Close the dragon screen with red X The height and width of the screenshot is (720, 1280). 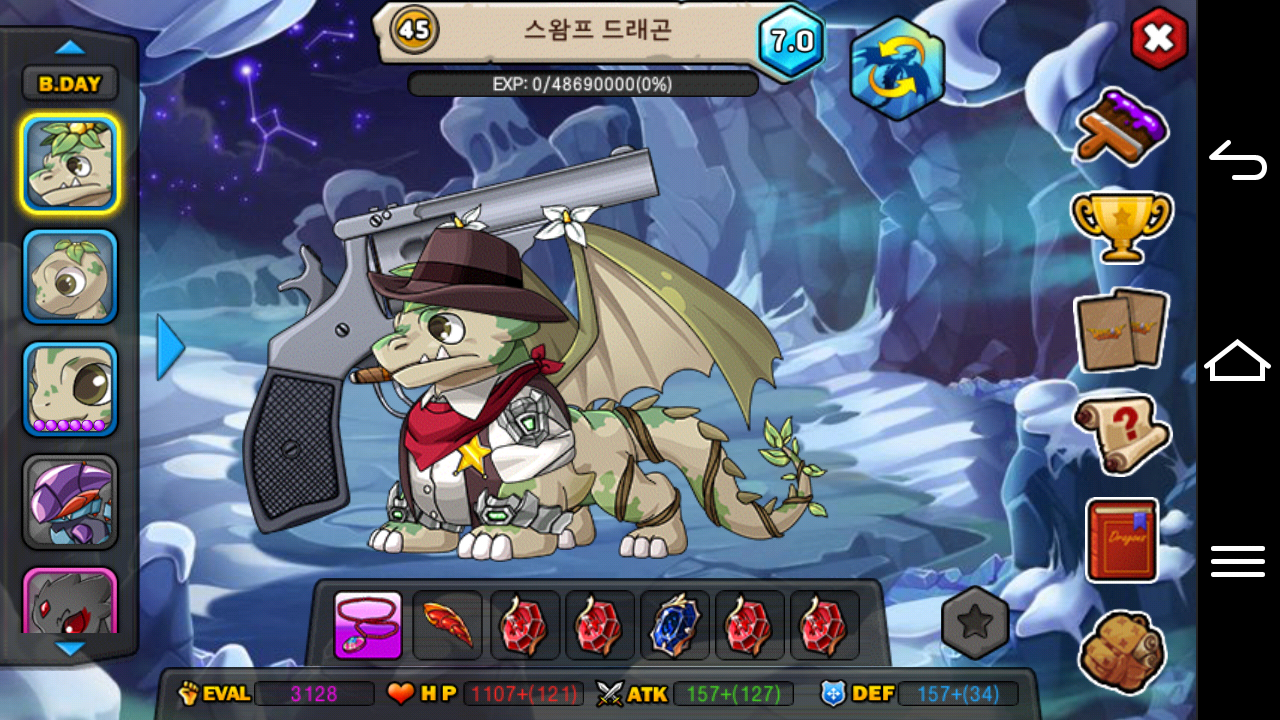pos(1158,39)
